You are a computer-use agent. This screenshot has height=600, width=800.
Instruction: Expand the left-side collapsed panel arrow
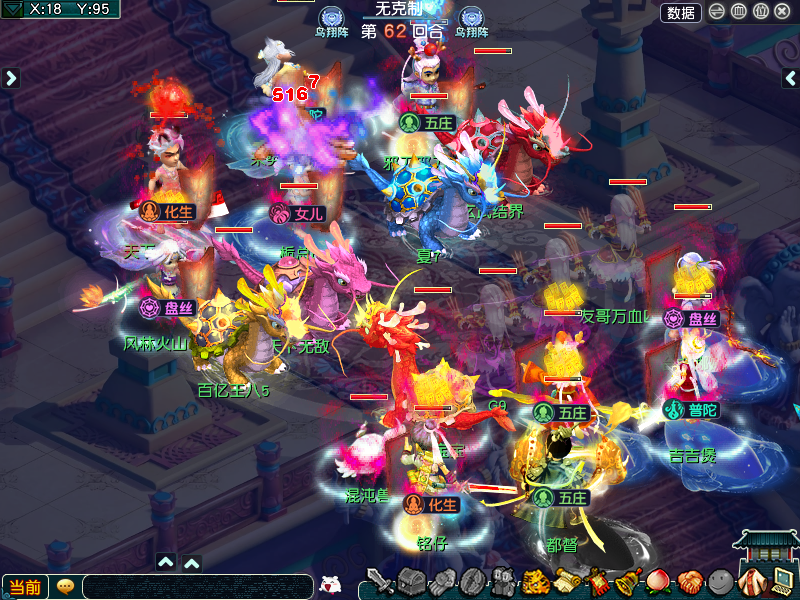click(11, 78)
